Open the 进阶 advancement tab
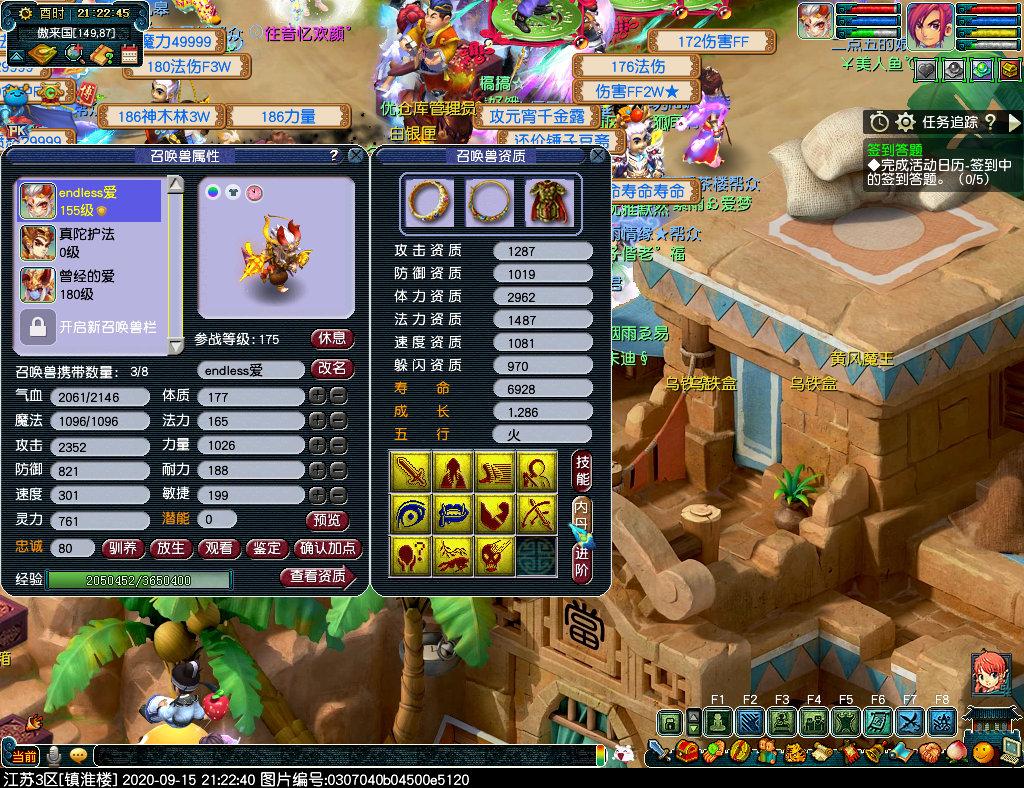 (x=583, y=561)
